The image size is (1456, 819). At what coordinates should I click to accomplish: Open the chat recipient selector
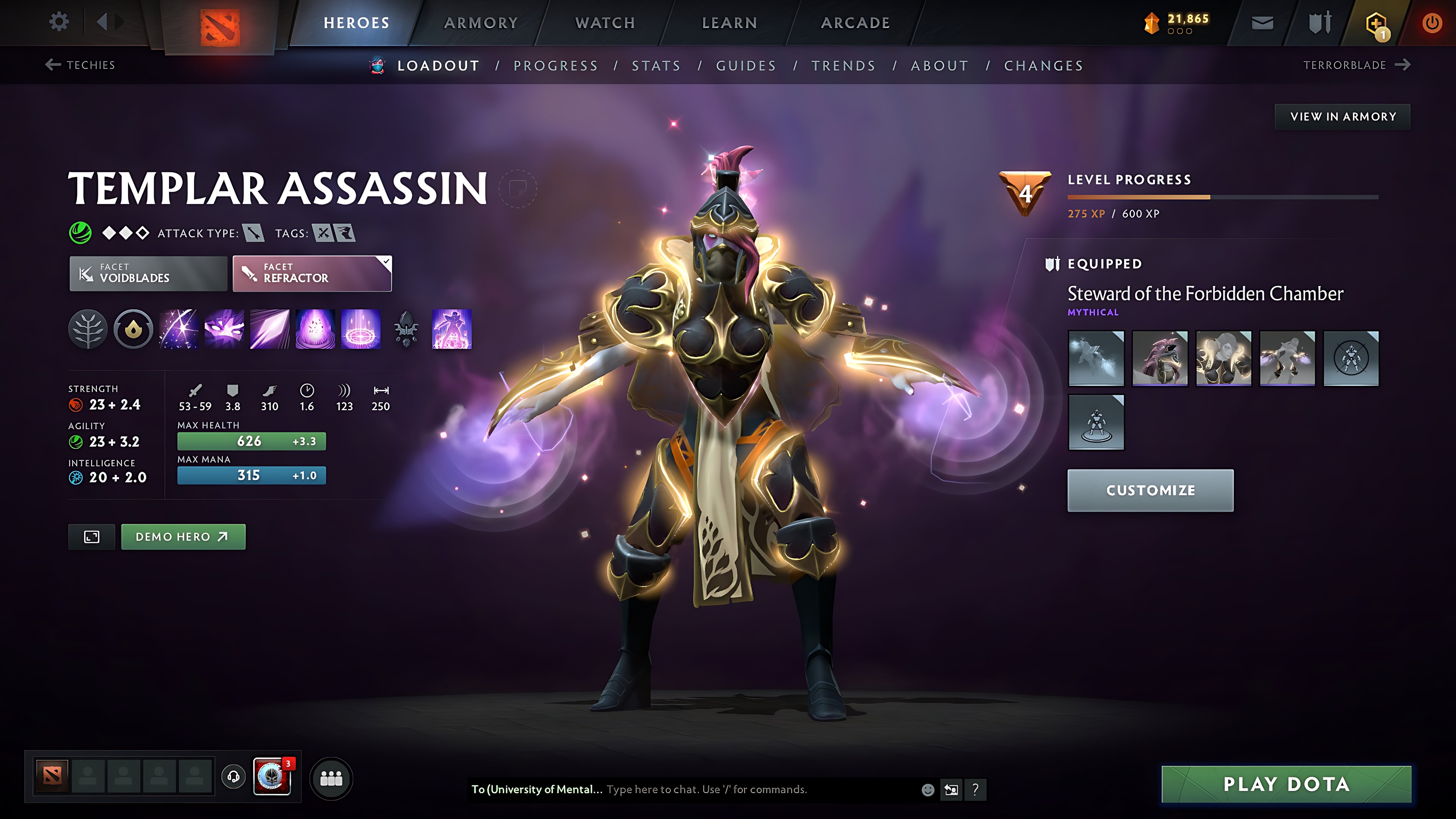pyautogui.click(x=535, y=790)
